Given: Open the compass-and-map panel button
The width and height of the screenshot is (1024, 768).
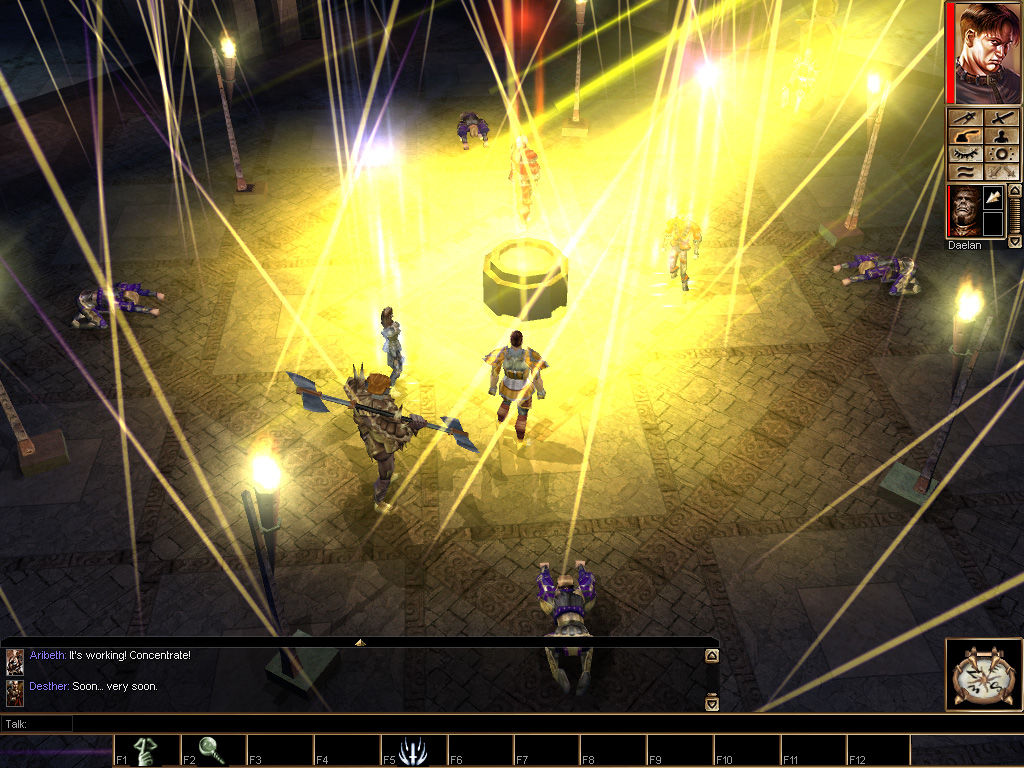Looking at the screenshot, I should click(x=965, y=118).
